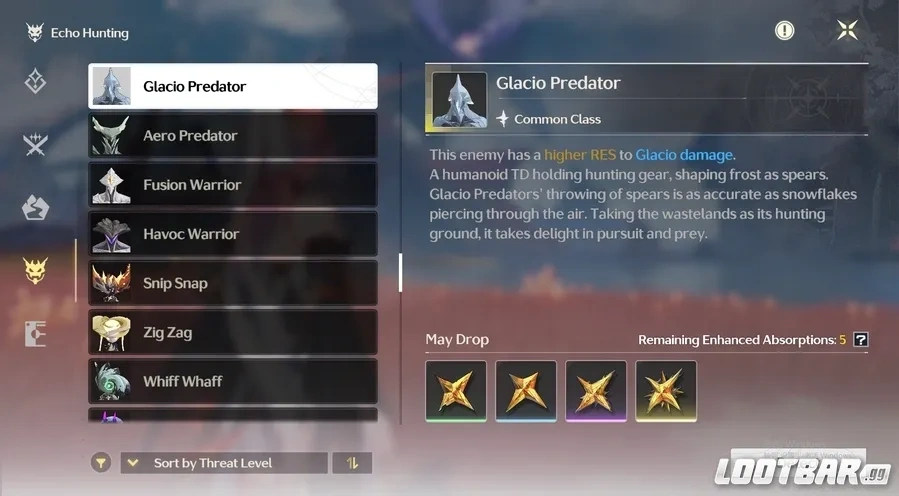The width and height of the screenshot is (899, 496).
Task: Inspect the purple-rarity echo drop
Action: click(x=596, y=390)
